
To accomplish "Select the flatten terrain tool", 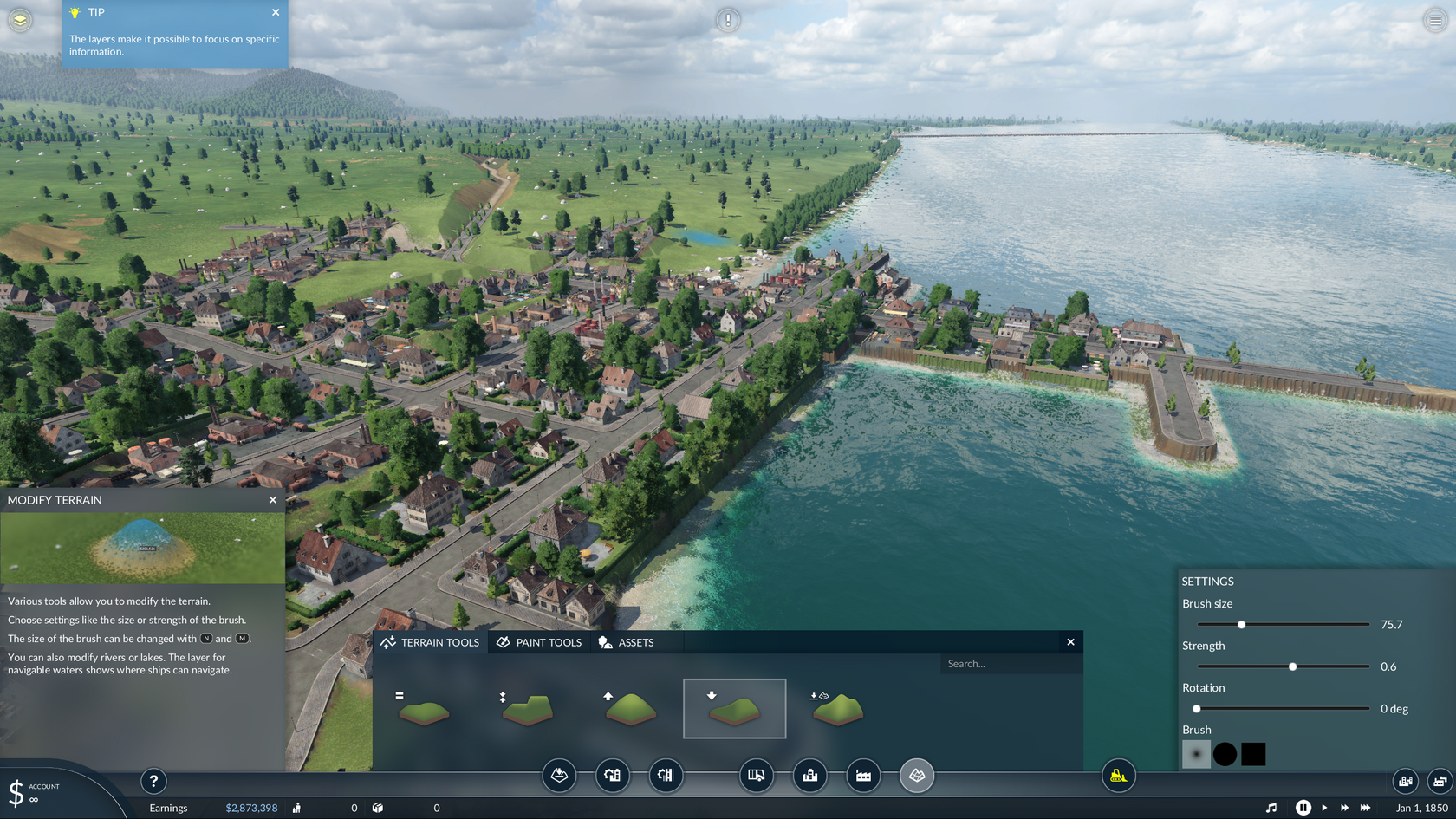I will pos(423,709).
